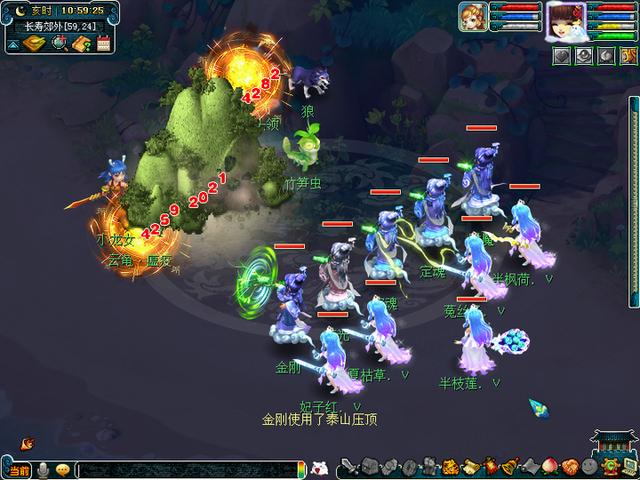Click the blonde pet portrait
The image size is (640, 480).
(x=471, y=16)
